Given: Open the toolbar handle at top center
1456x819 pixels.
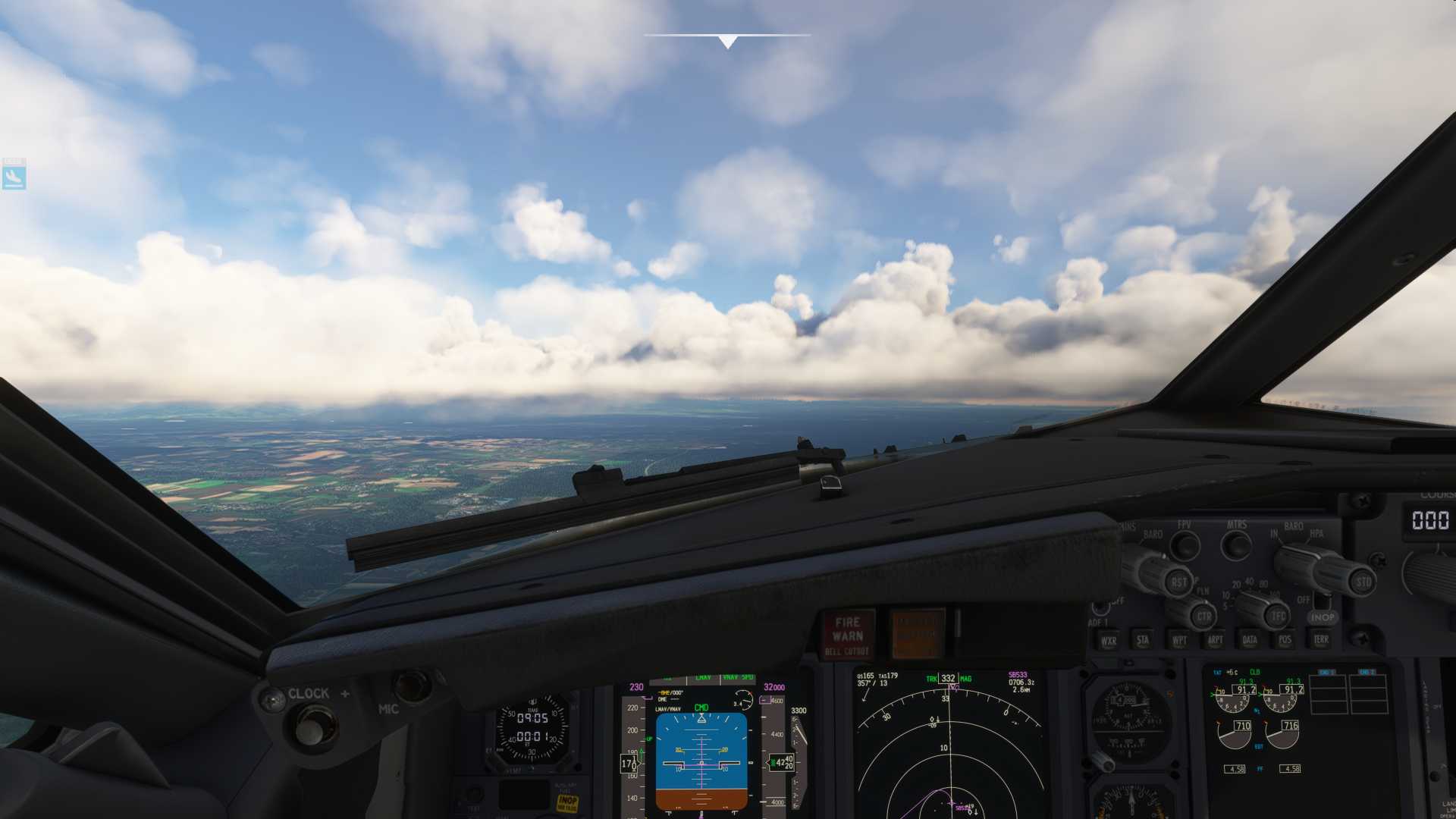Looking at the screenshot, I should [x=727, y=41].
